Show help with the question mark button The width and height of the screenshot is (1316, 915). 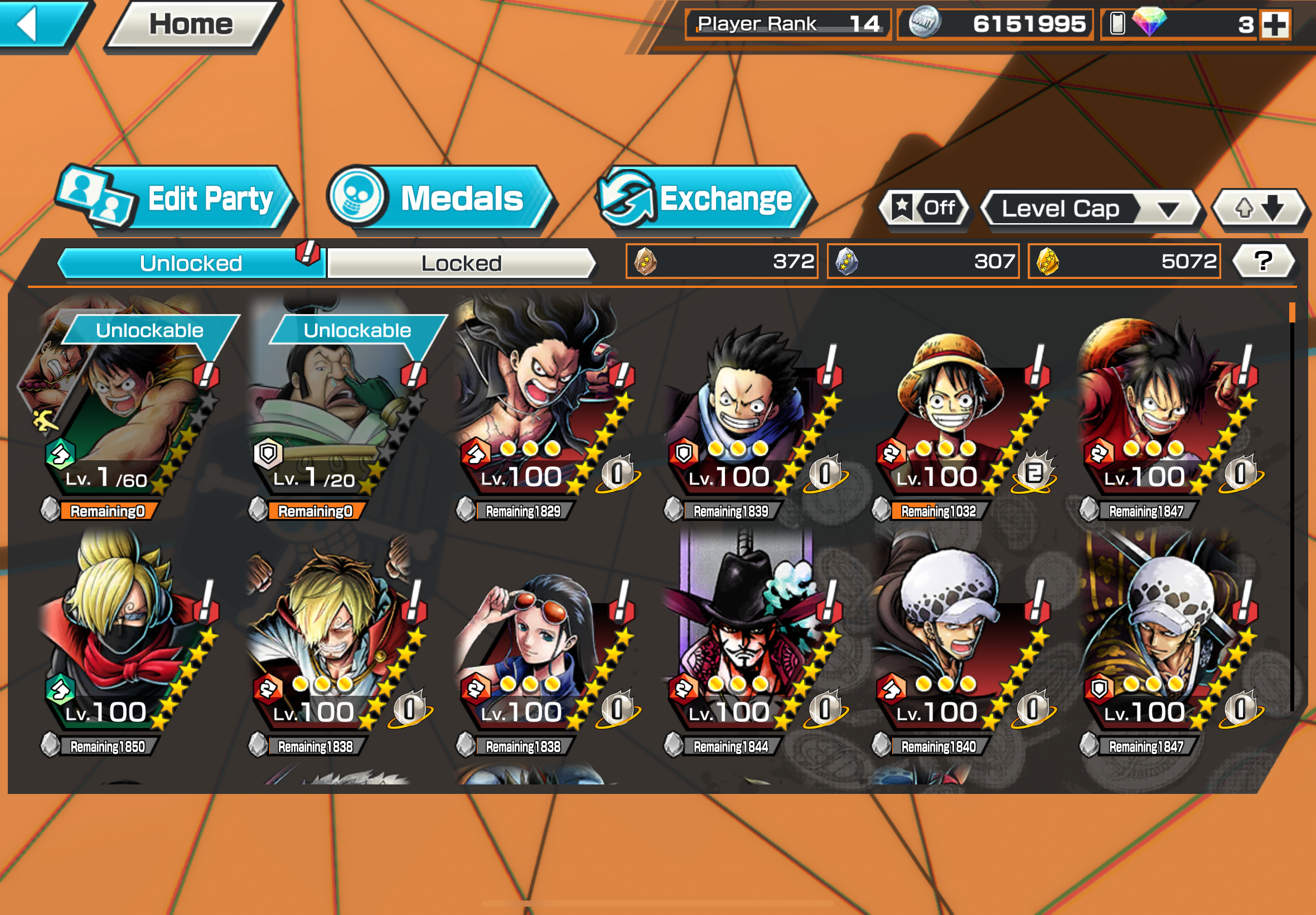1262,262
